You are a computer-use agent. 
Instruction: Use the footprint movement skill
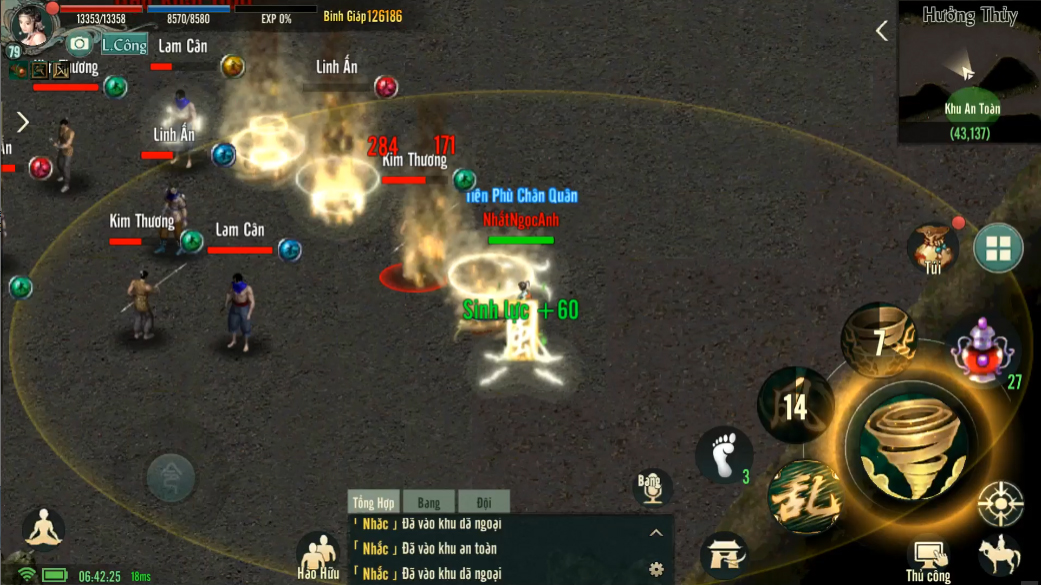tap(723, 455)
